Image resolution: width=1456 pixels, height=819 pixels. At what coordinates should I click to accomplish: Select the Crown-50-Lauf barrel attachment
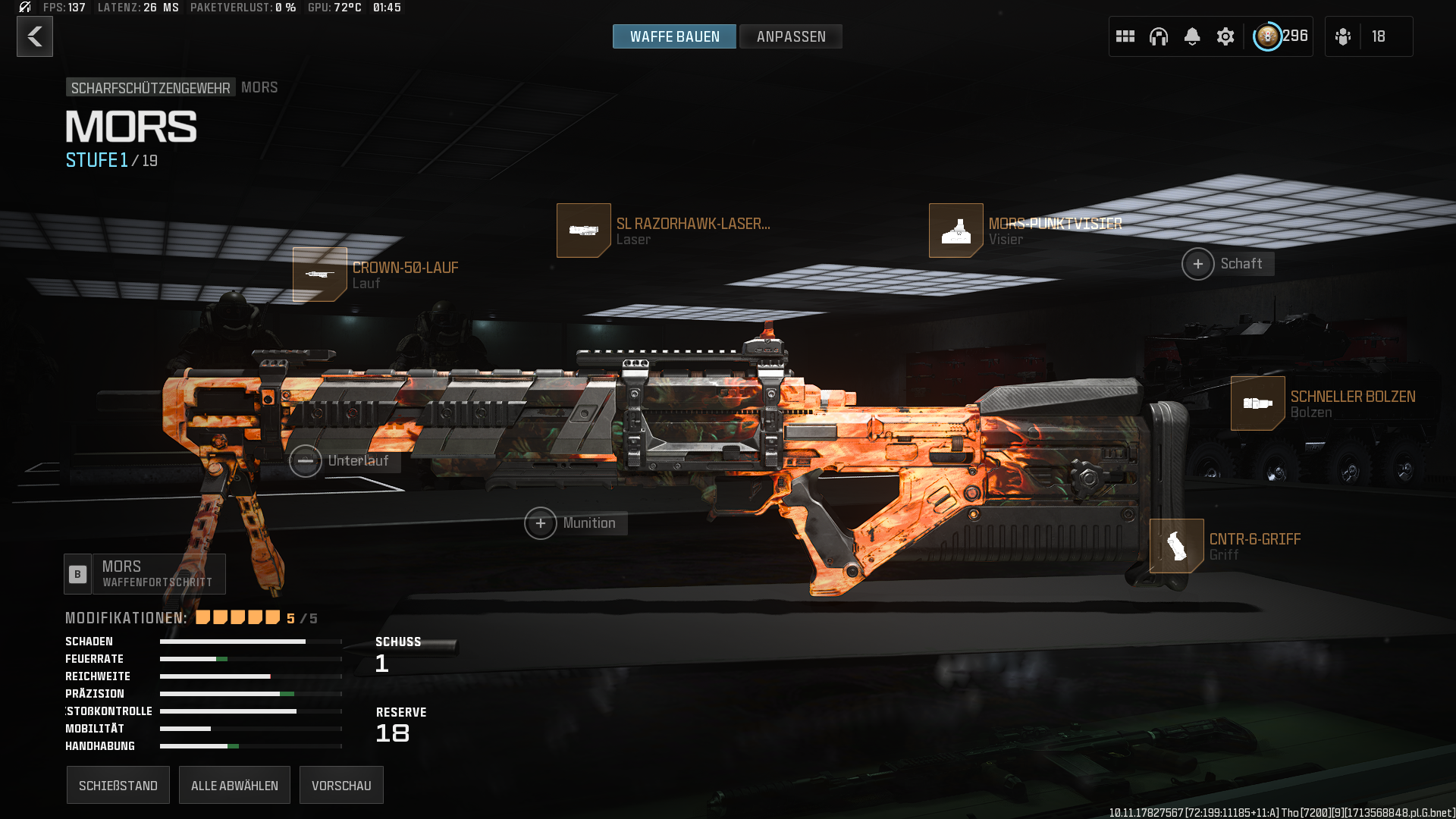(x=320, y=275)
